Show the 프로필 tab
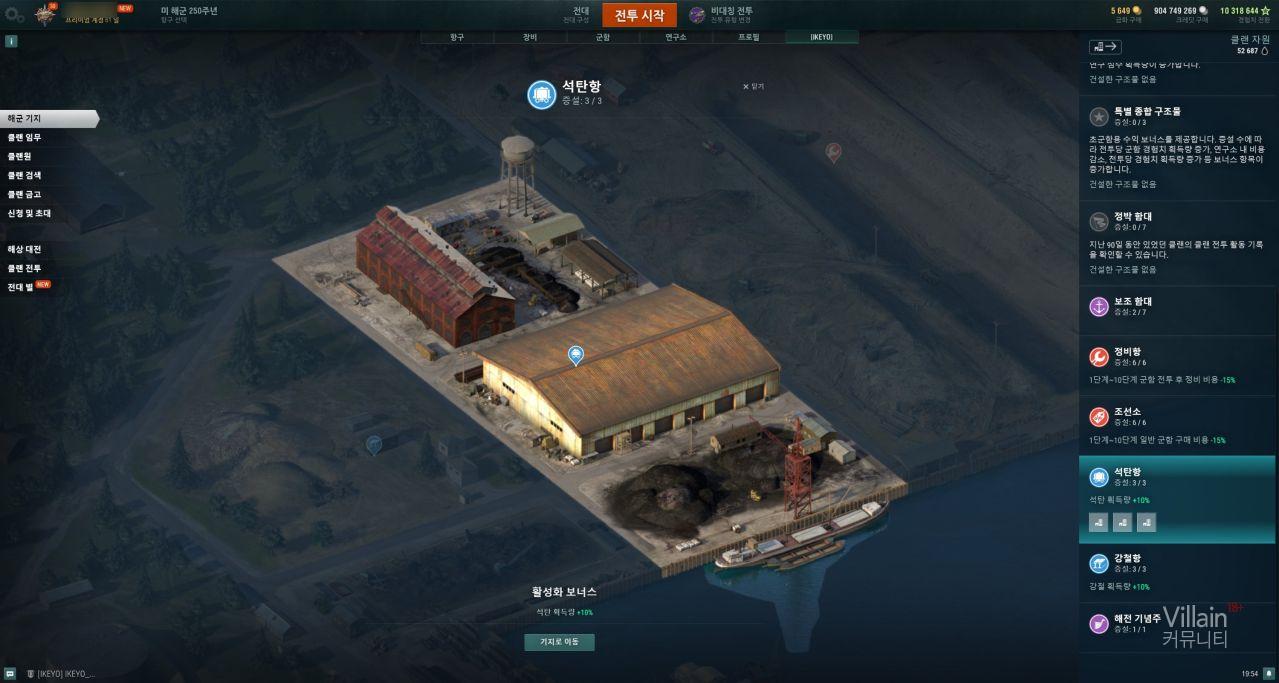Viewport: 1279px width, 683px height. (748, 37)
